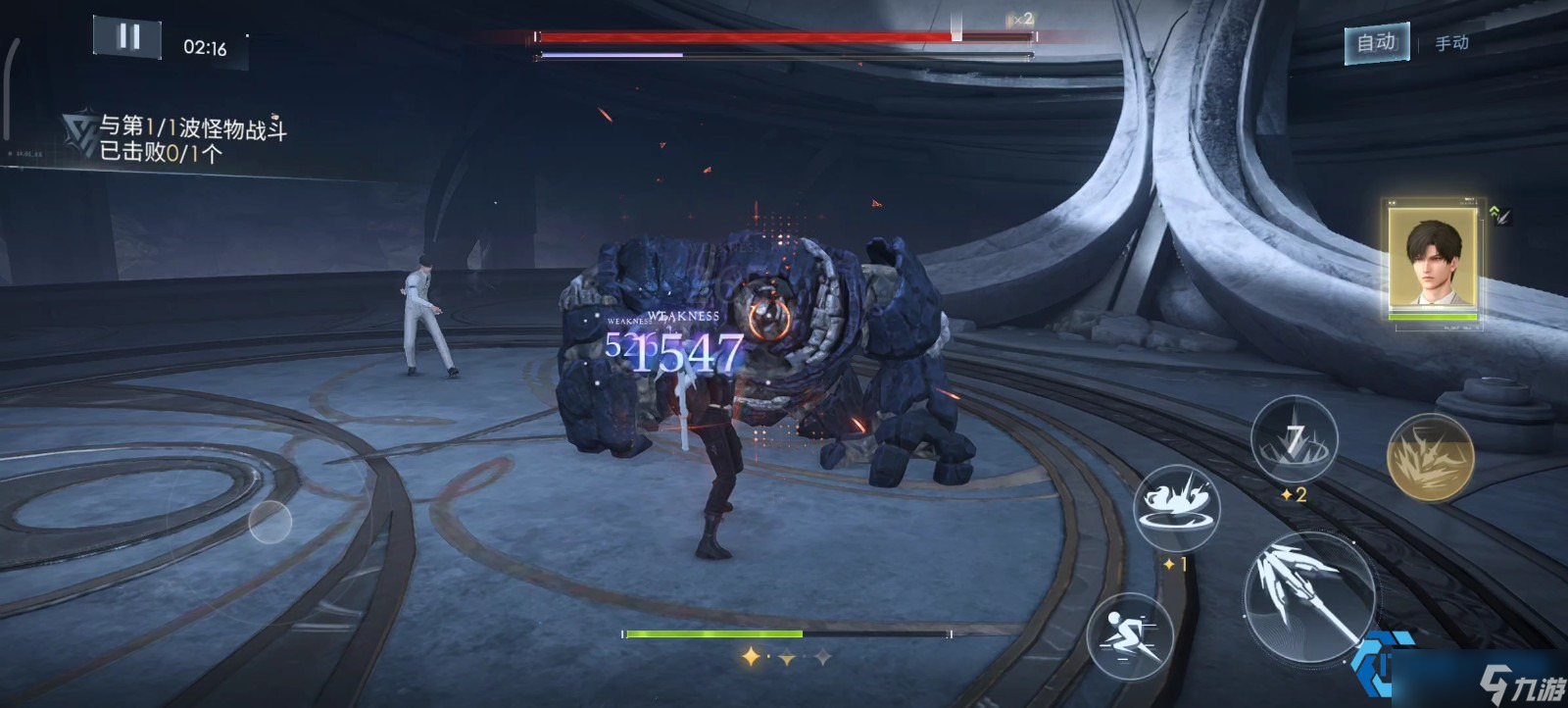Tap the dodge dash button
This screenshot has width=1568, height=708.
click(1130, 634)
